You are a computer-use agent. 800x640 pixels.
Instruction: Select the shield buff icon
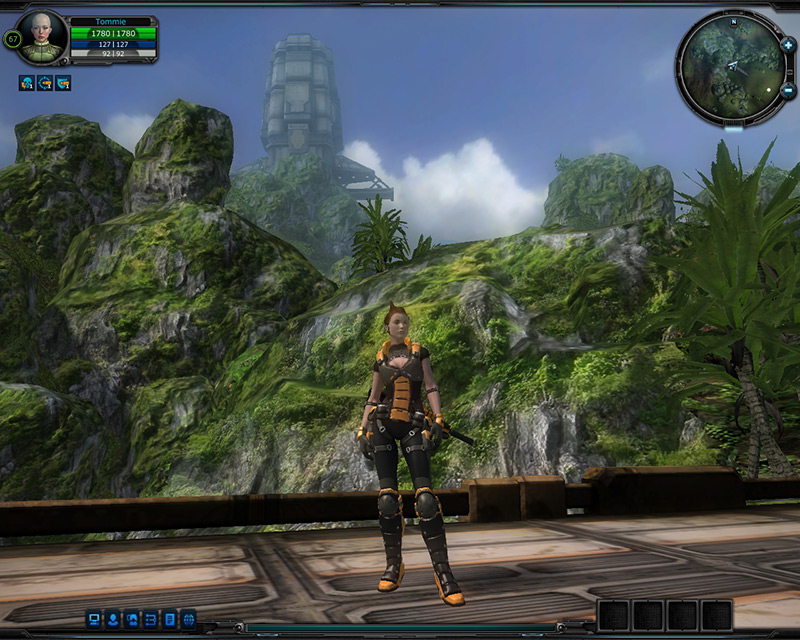(63, 83)
